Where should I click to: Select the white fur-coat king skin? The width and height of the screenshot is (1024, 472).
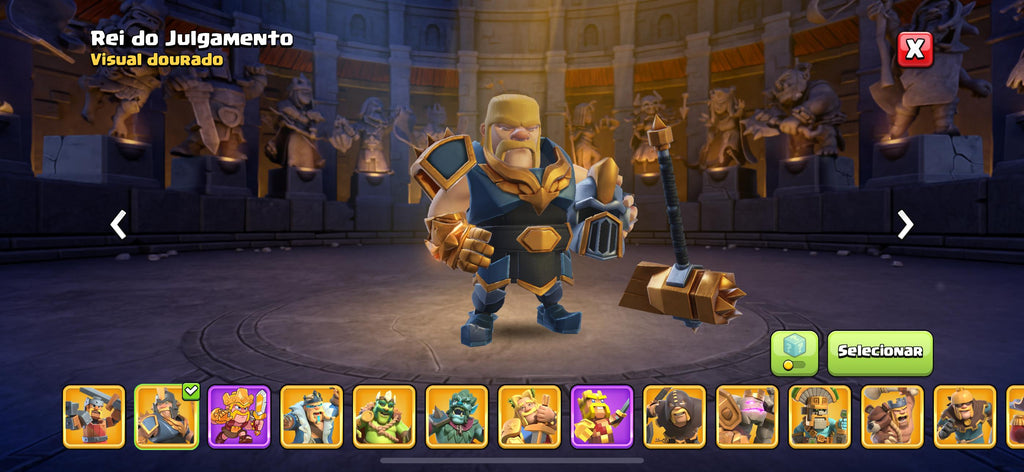point(312,416)
